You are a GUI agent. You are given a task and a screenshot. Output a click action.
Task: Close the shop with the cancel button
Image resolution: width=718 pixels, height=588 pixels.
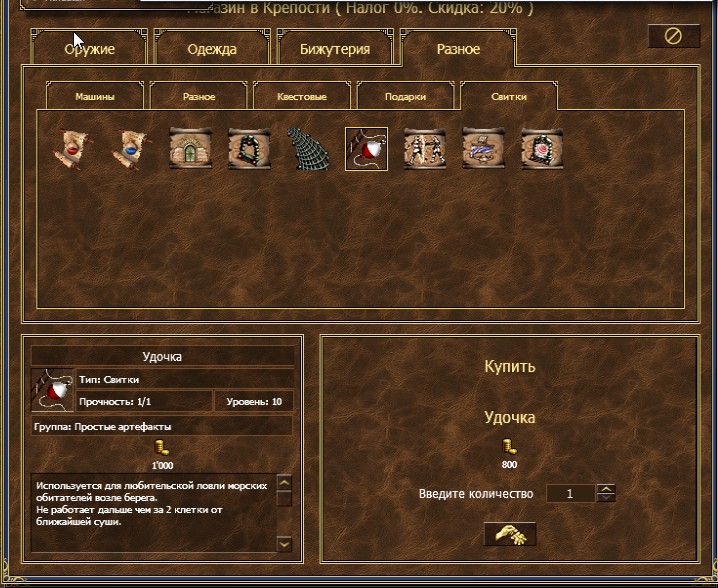point(673,36)
